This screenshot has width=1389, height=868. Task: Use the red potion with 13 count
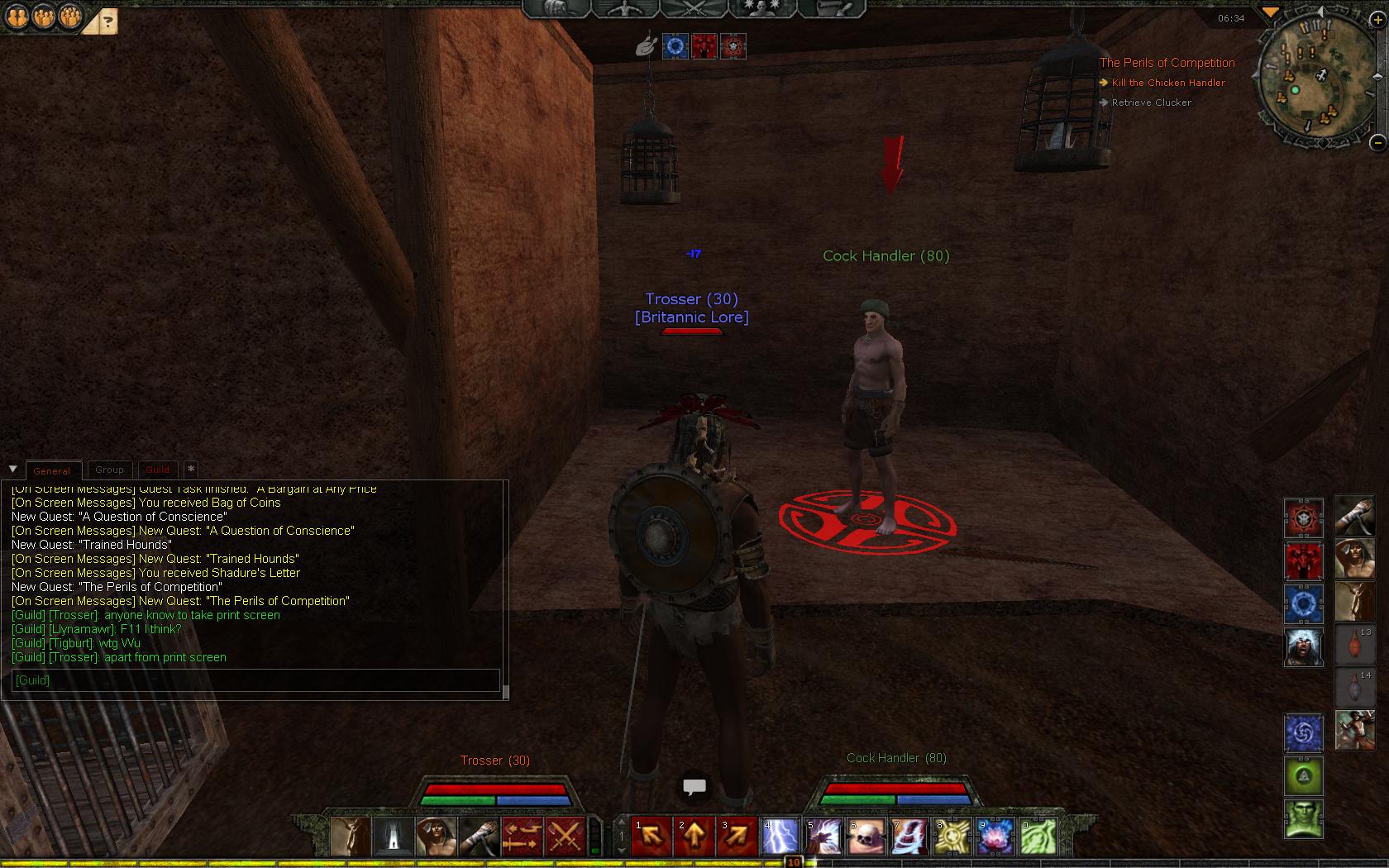pos(1354,645)
